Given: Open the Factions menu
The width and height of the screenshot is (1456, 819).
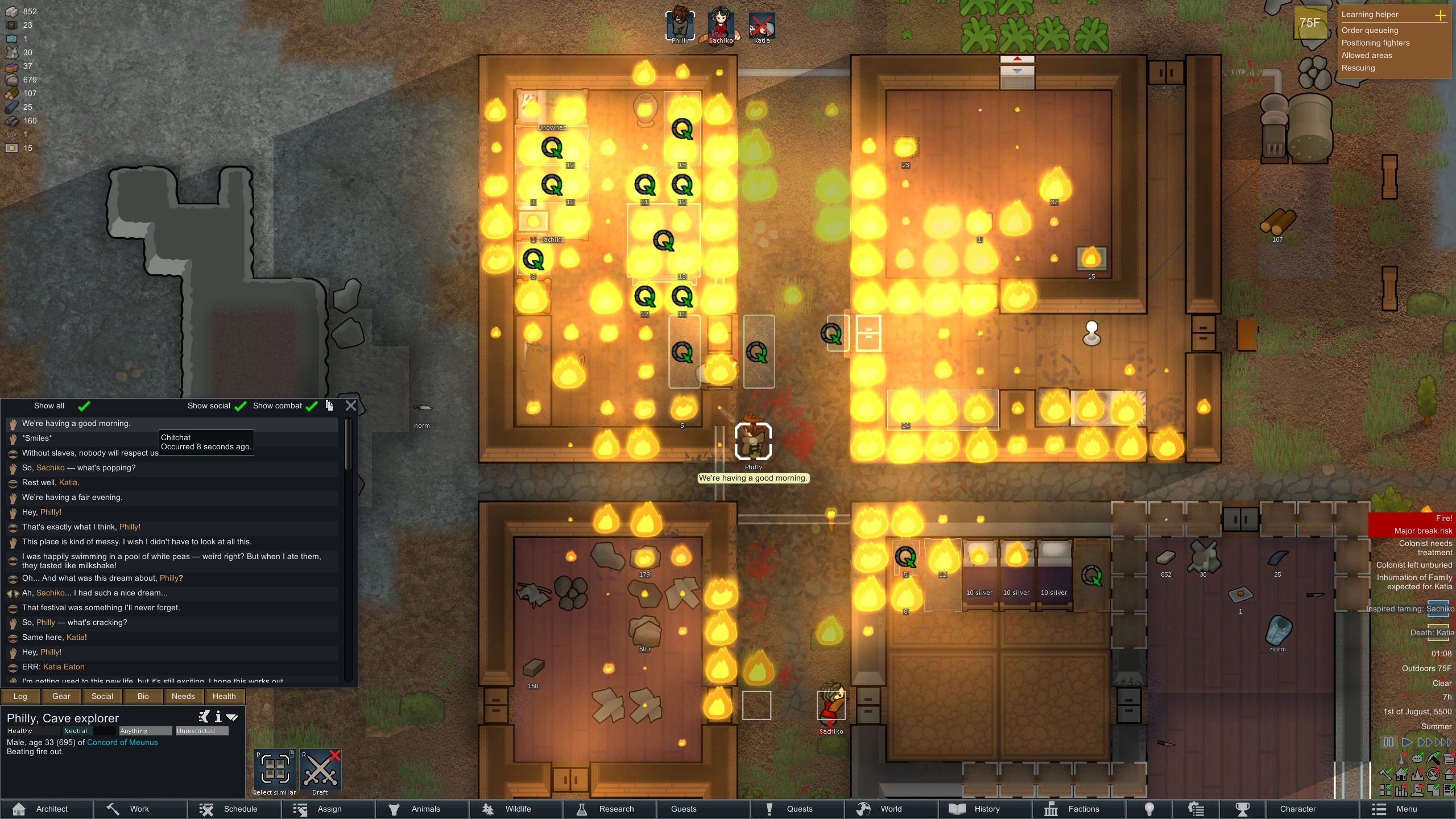Looking at the screenshot, I should pyautogui.click(x=1077, y=809).
